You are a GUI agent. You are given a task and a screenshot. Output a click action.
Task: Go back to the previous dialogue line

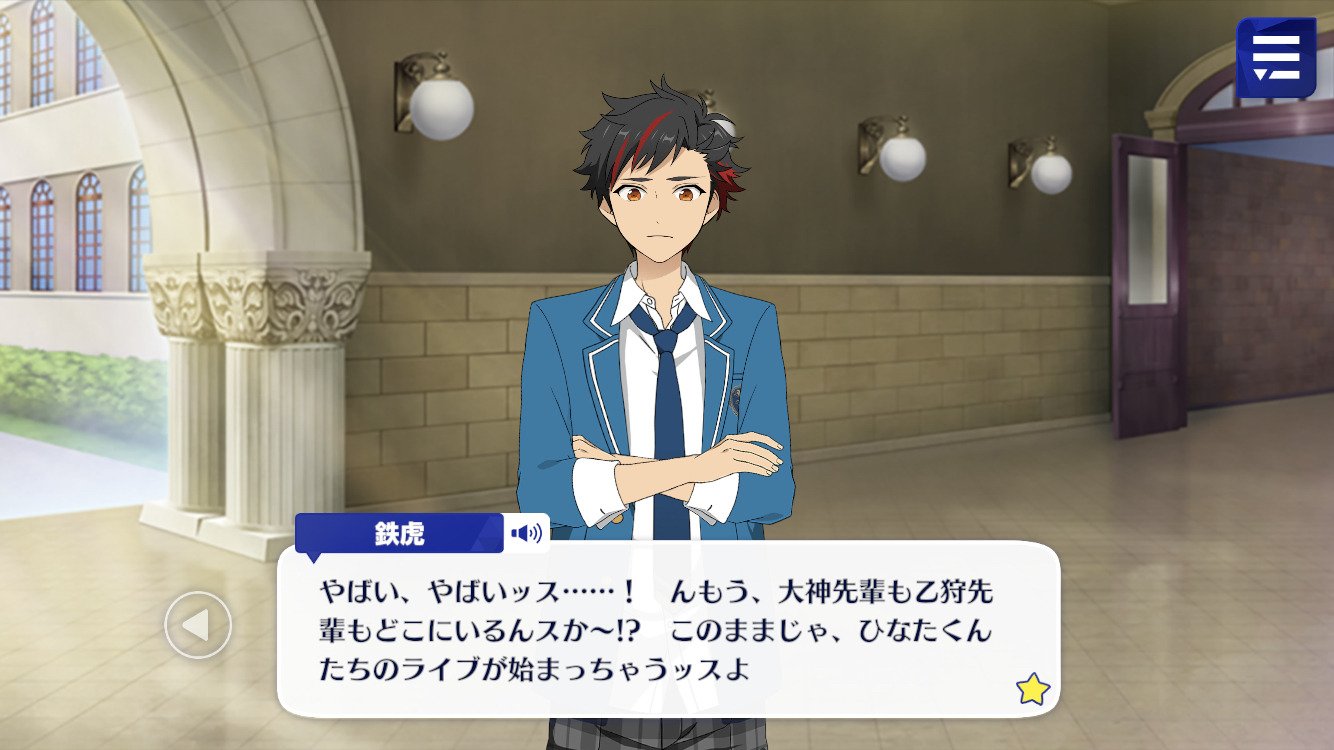pos(198,625)
